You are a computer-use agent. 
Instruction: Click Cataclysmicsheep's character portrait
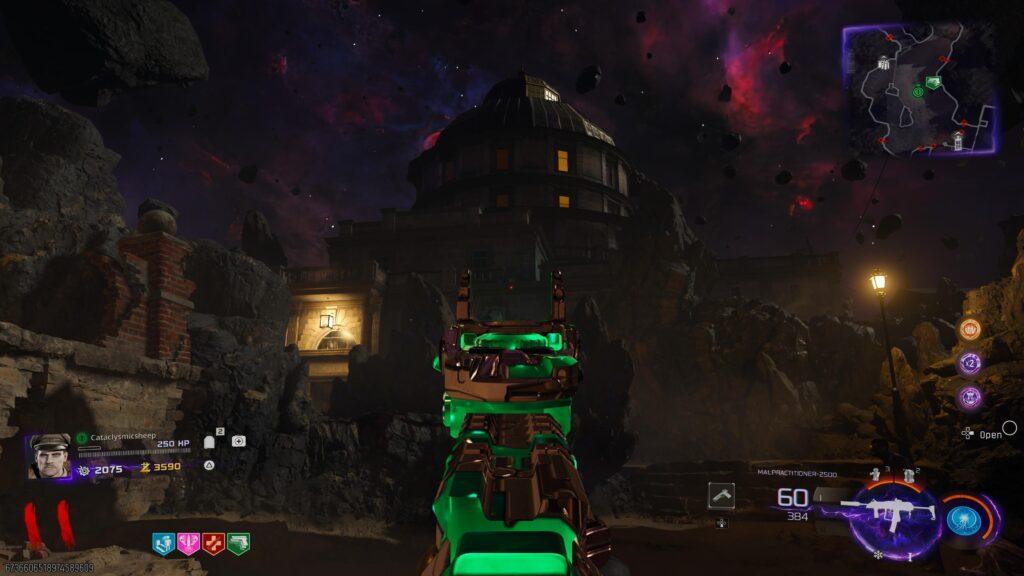pyautogui.click(x=49, y=456)
